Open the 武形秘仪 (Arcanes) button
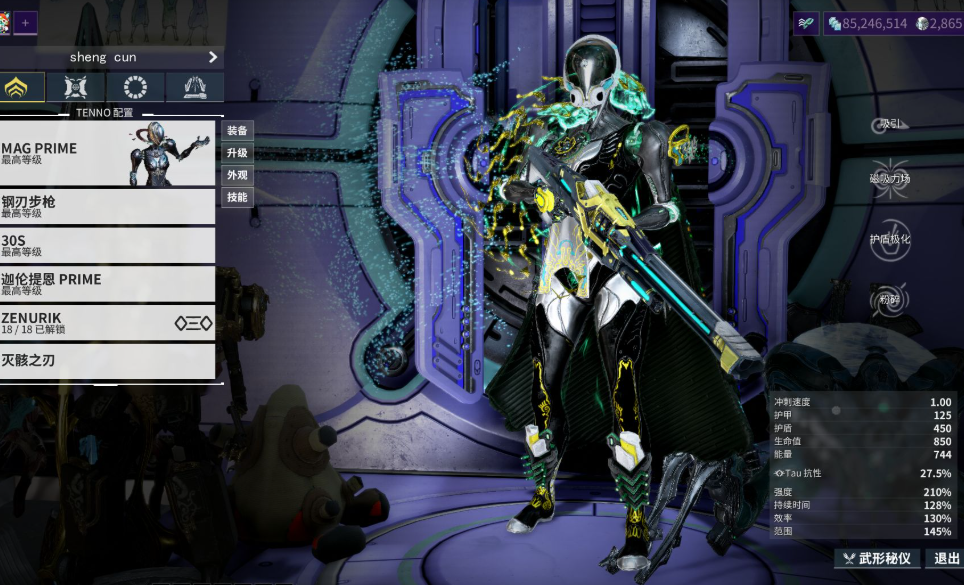 (x=877, y=558)
